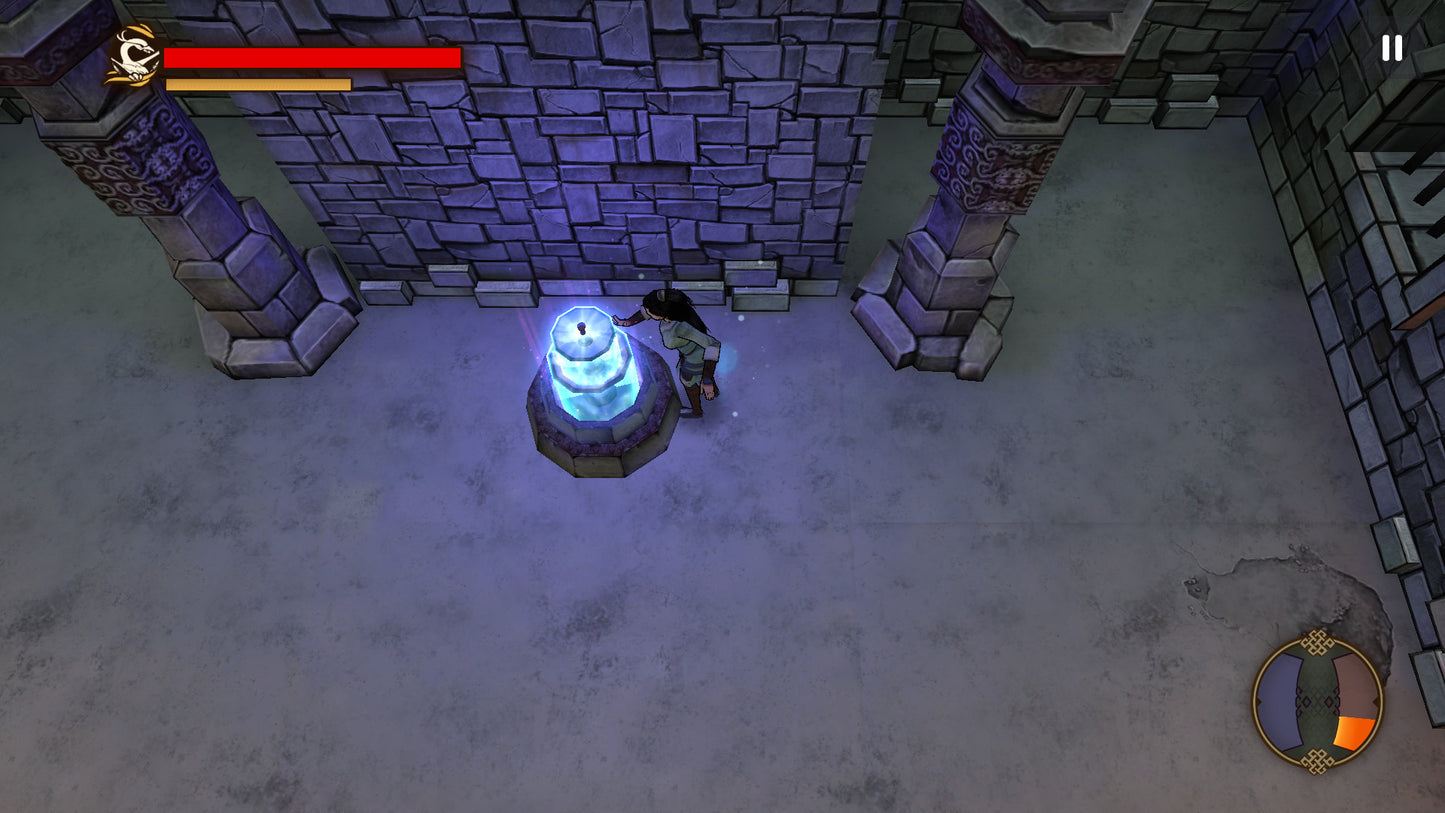Click the white dragon emblem icon

tap(133, 57)
